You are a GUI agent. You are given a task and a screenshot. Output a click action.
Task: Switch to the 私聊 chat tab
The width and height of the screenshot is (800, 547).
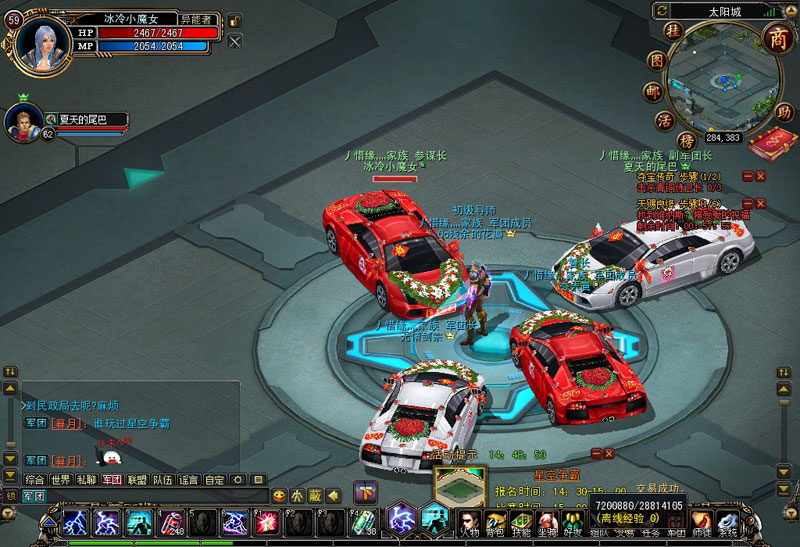tap(87, 480)
